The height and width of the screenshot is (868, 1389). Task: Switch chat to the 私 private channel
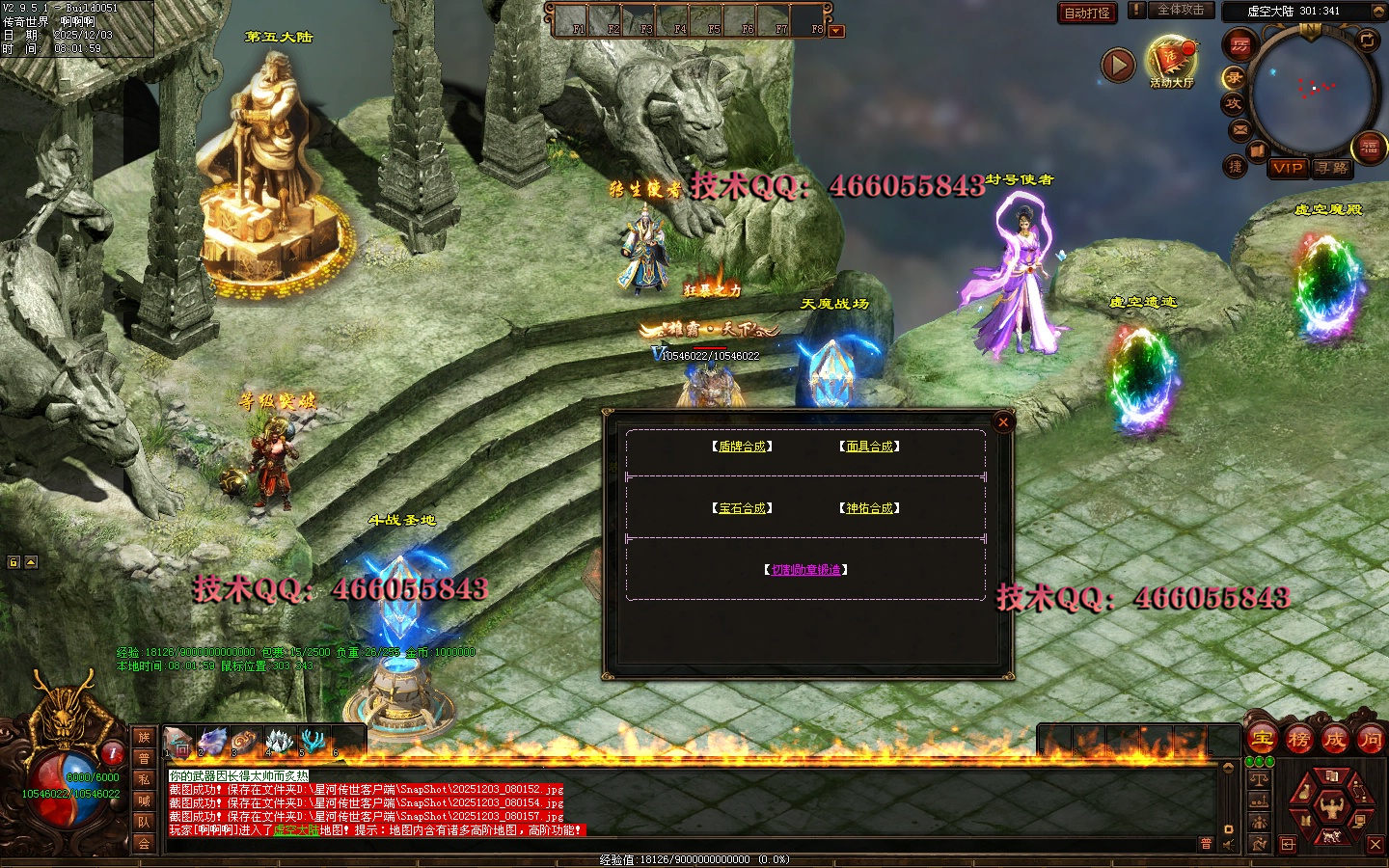(144, 779)
